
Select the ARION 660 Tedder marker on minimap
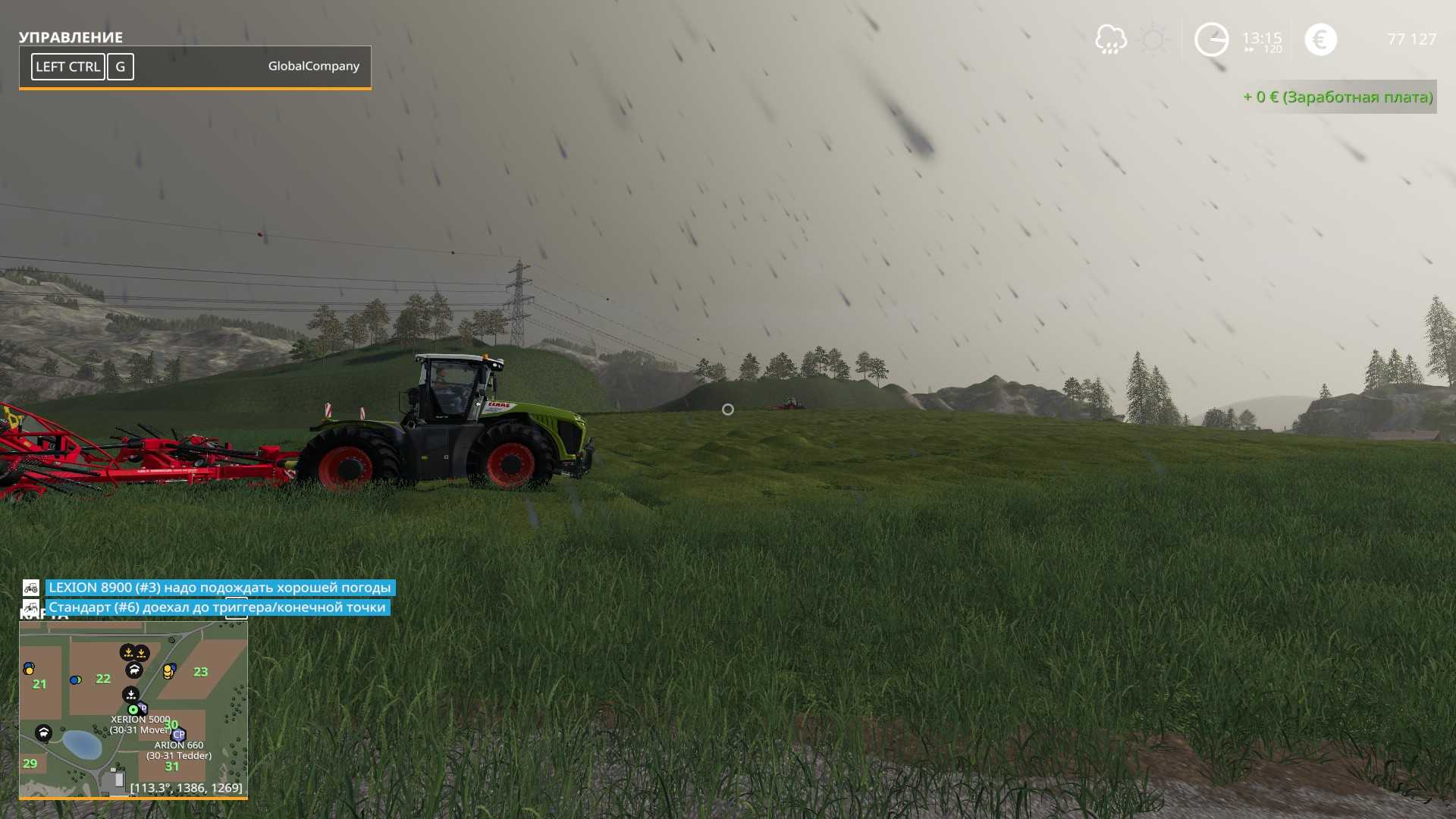tap(179, 734)
